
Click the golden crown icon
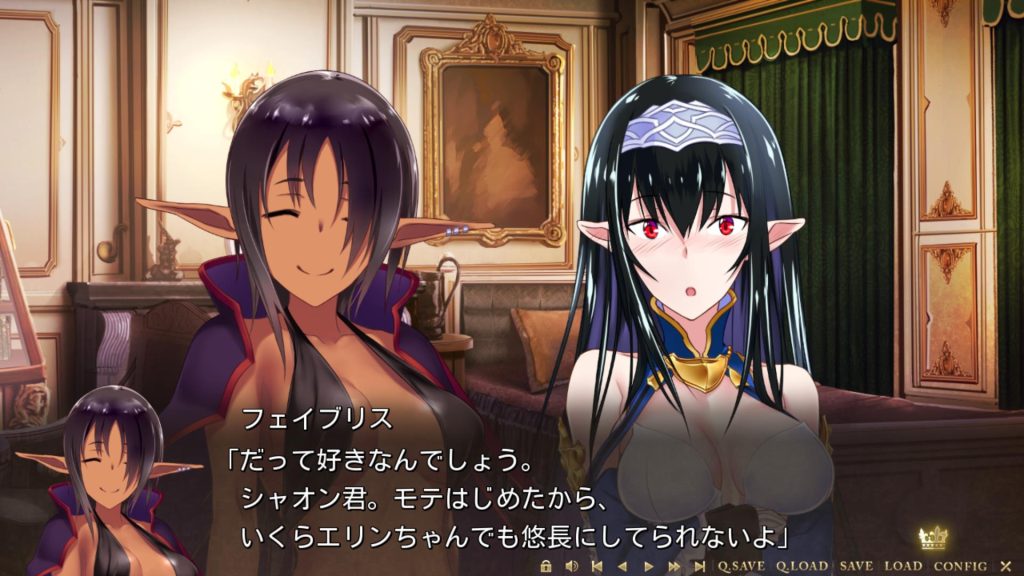pos(934,539)
